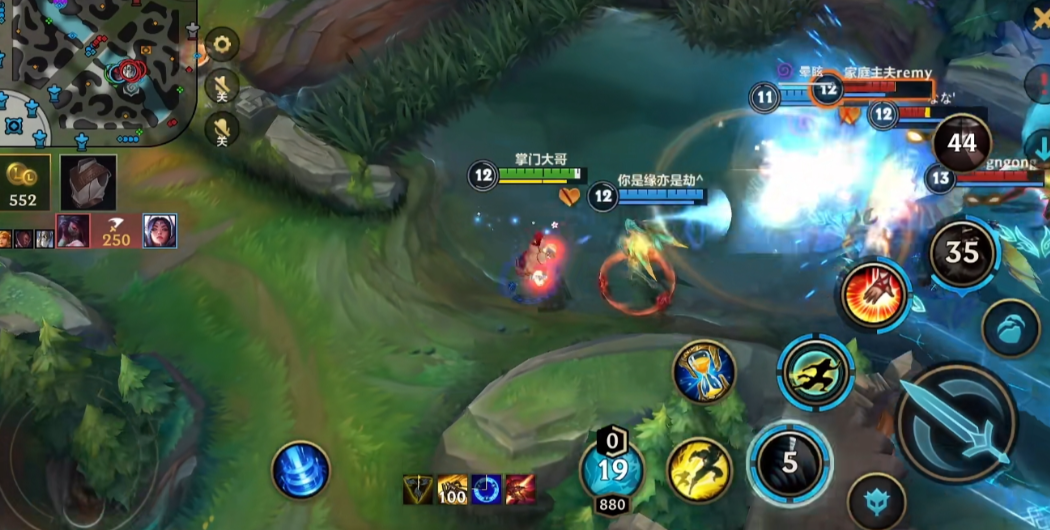Activate the blue Recall swirl button
The height and width of the screenshot is (530, 1050).
301,470
